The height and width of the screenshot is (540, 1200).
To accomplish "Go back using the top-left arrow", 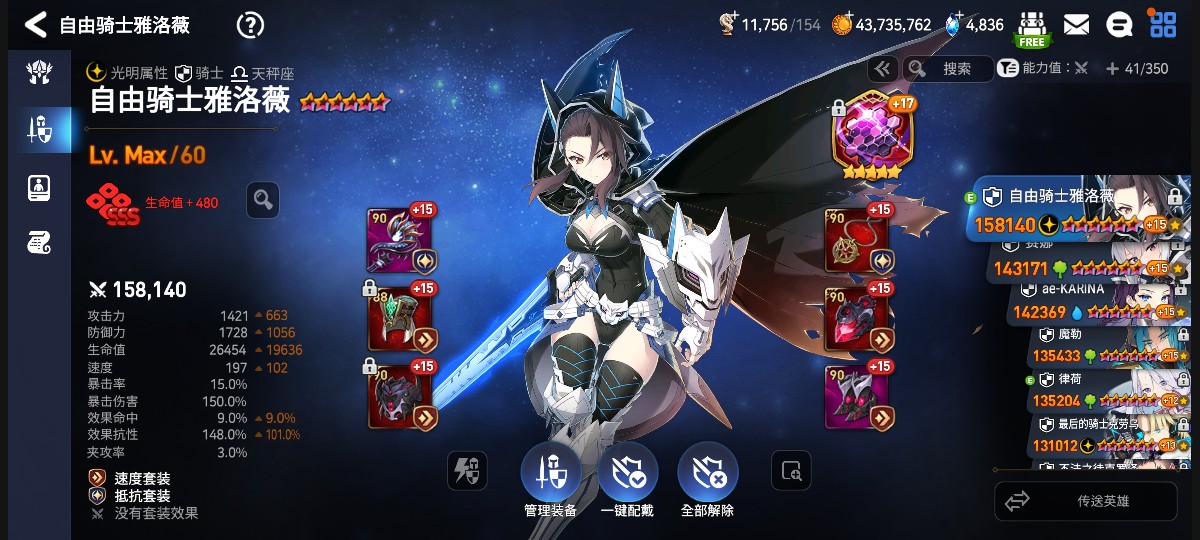I will coord(36,24).
